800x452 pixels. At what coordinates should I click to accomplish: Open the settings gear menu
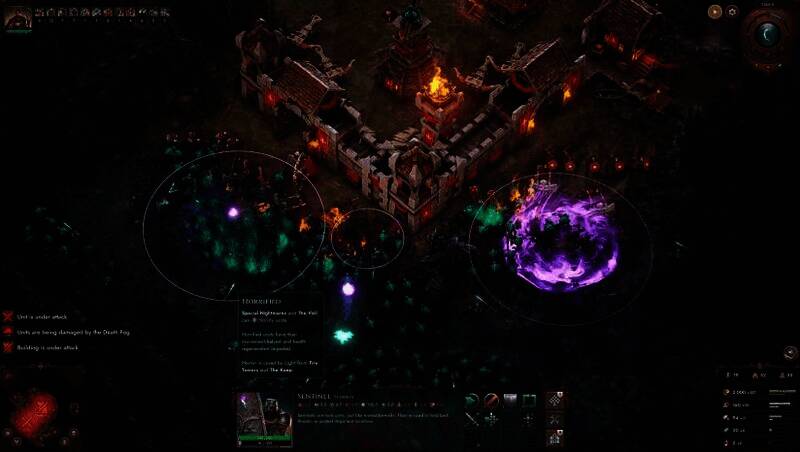[x=732, y=12]
